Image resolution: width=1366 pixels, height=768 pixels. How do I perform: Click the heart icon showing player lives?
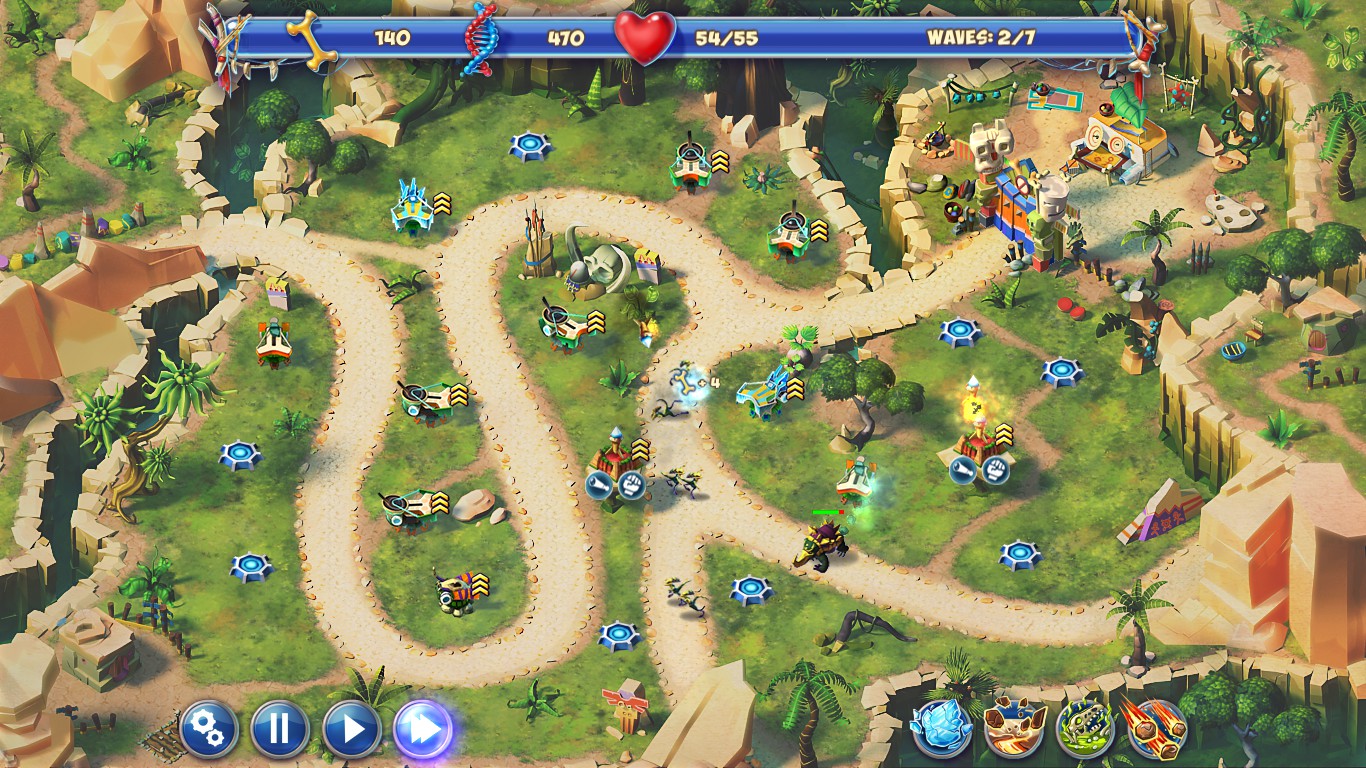point(645,37)
